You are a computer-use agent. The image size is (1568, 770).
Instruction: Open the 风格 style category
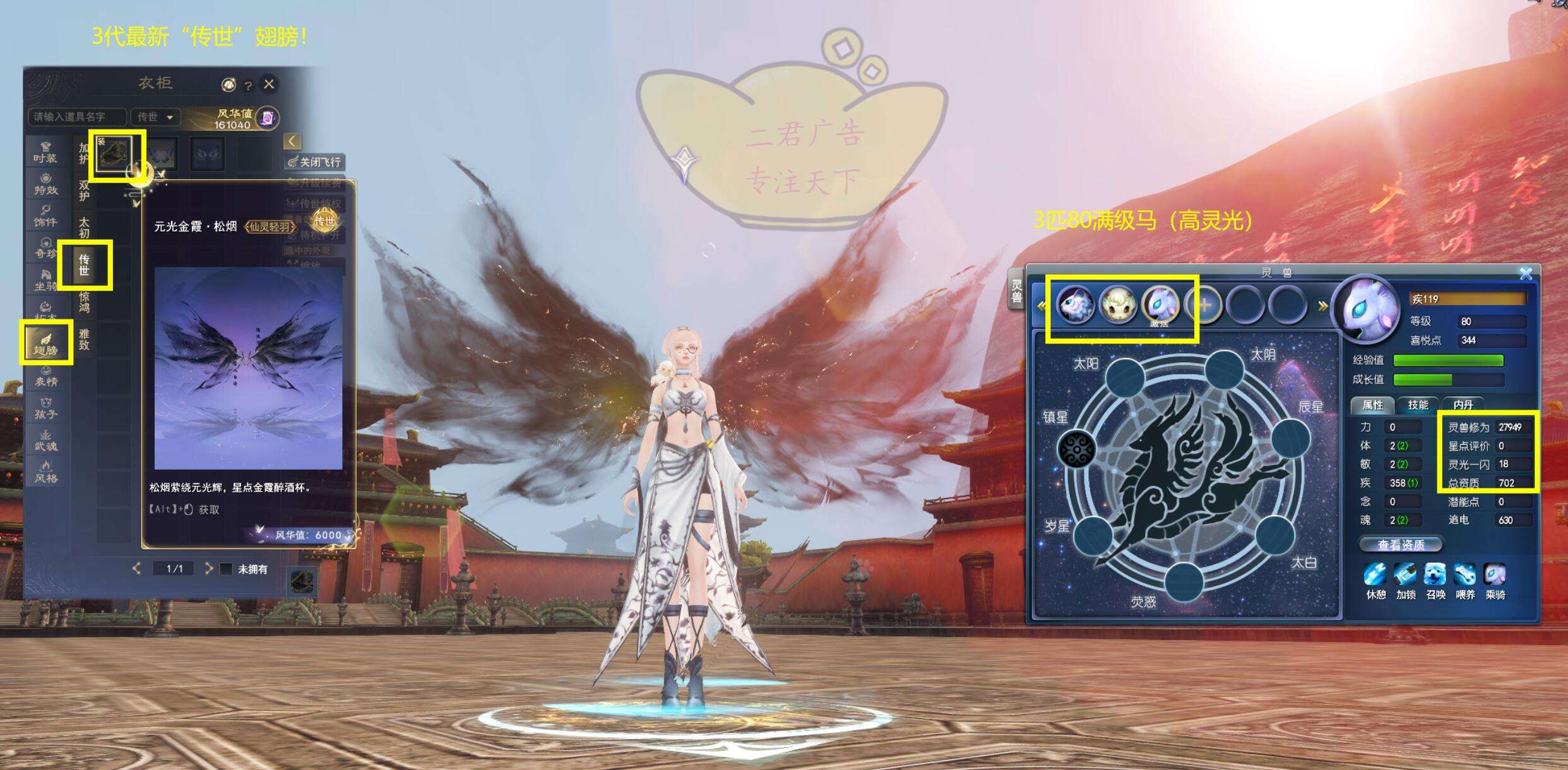45,471
